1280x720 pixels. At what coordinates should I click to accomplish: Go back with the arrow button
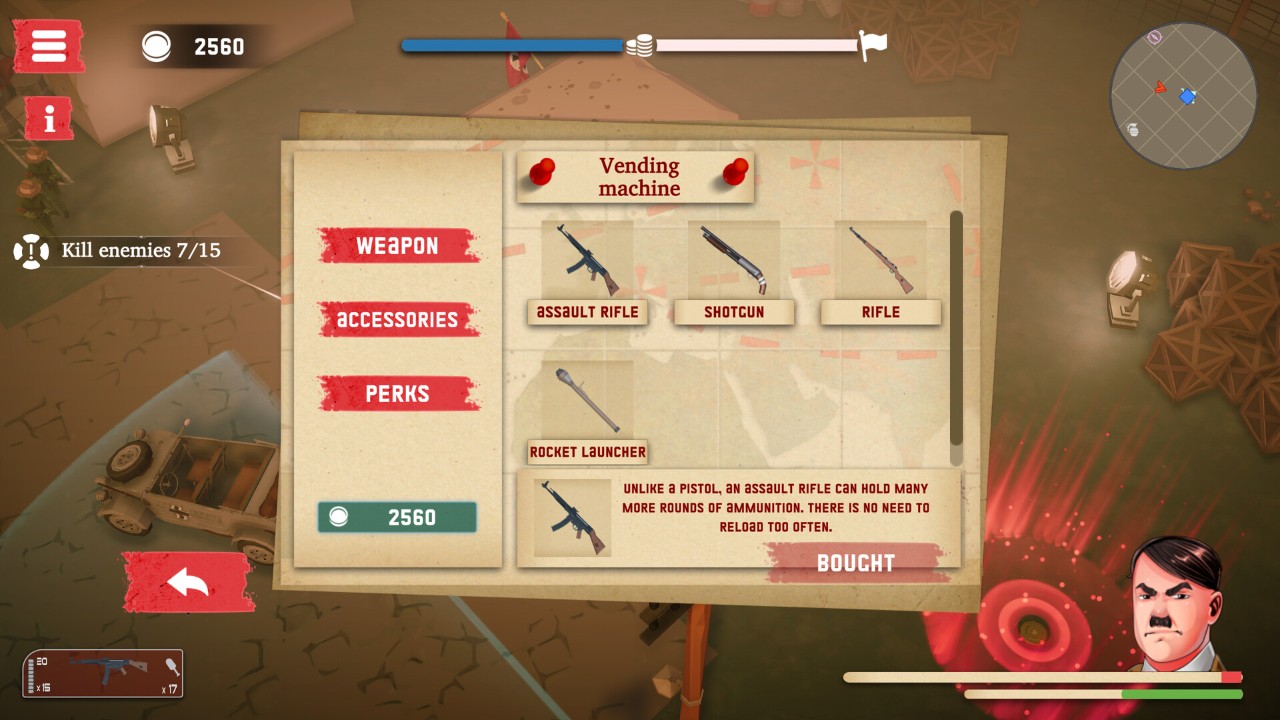[187, 582]
